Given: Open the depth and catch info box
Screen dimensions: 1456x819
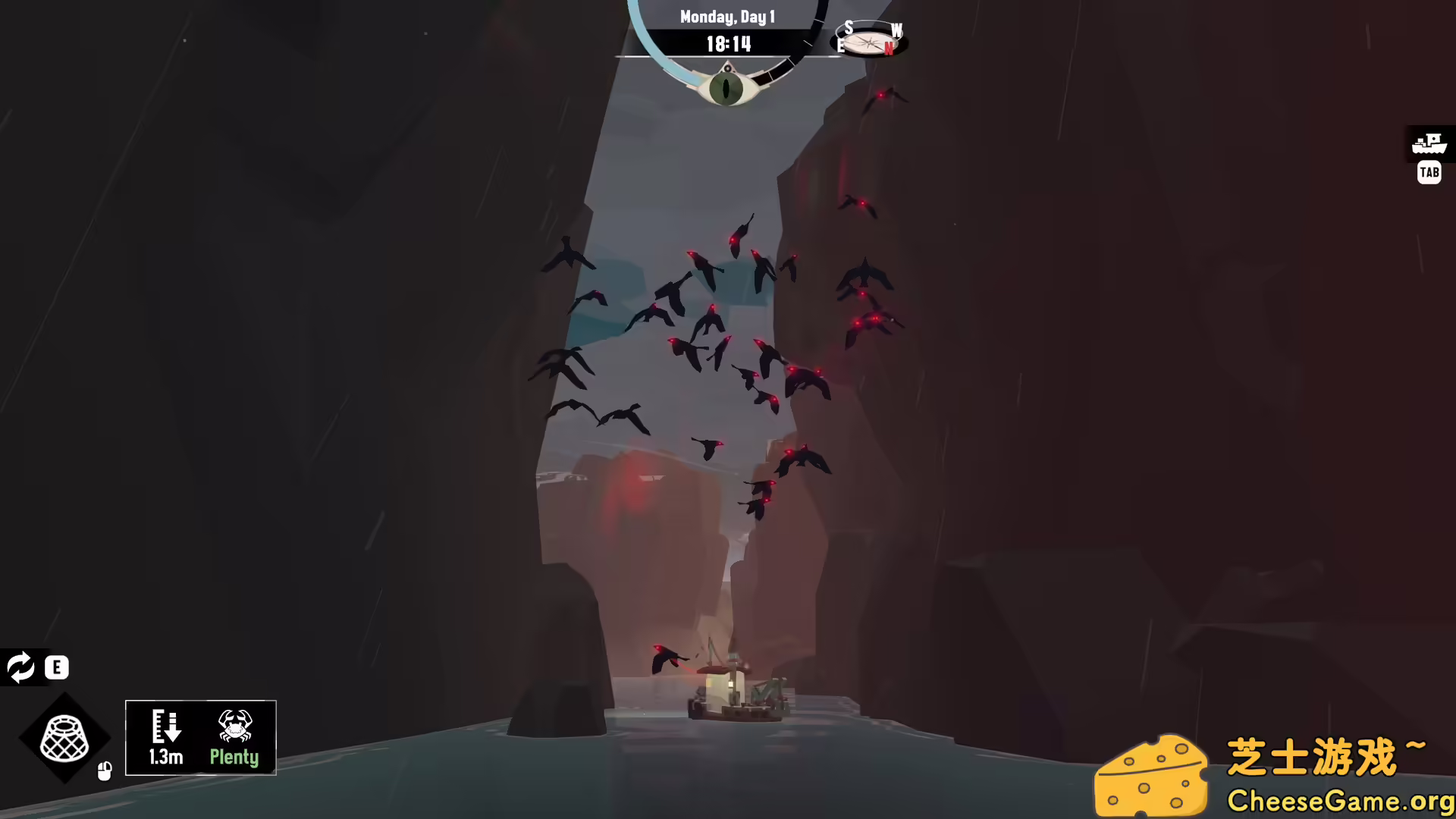Looking at the screenshot, I should (200, 737).
